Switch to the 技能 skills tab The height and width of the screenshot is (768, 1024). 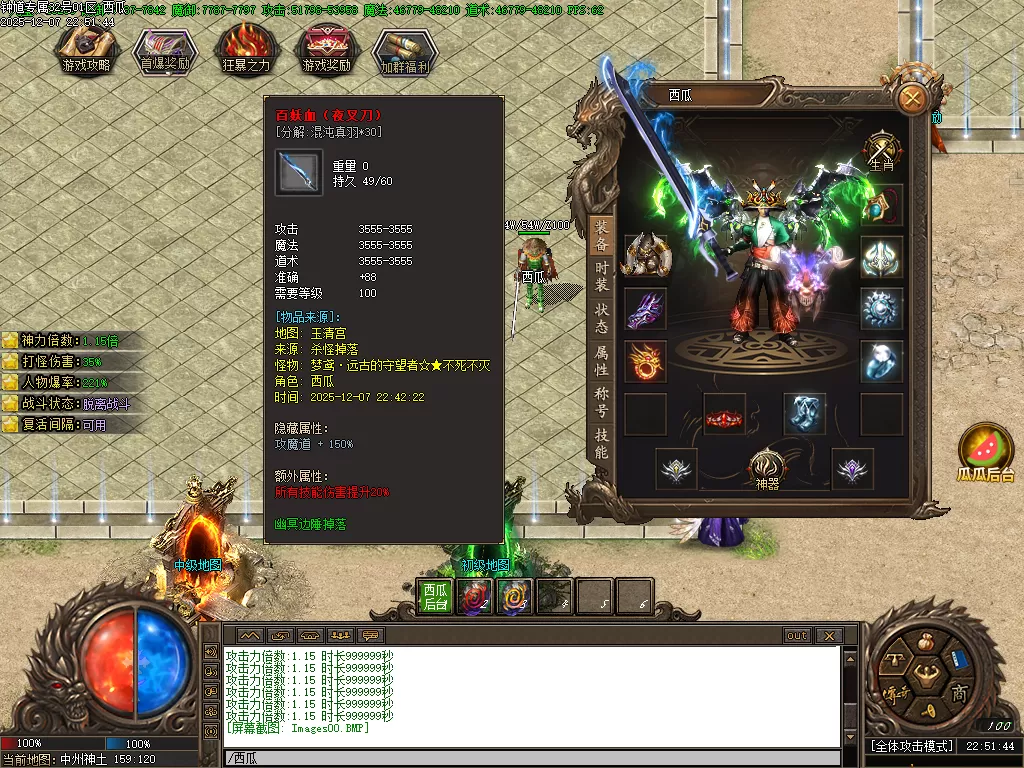point(601,444)
